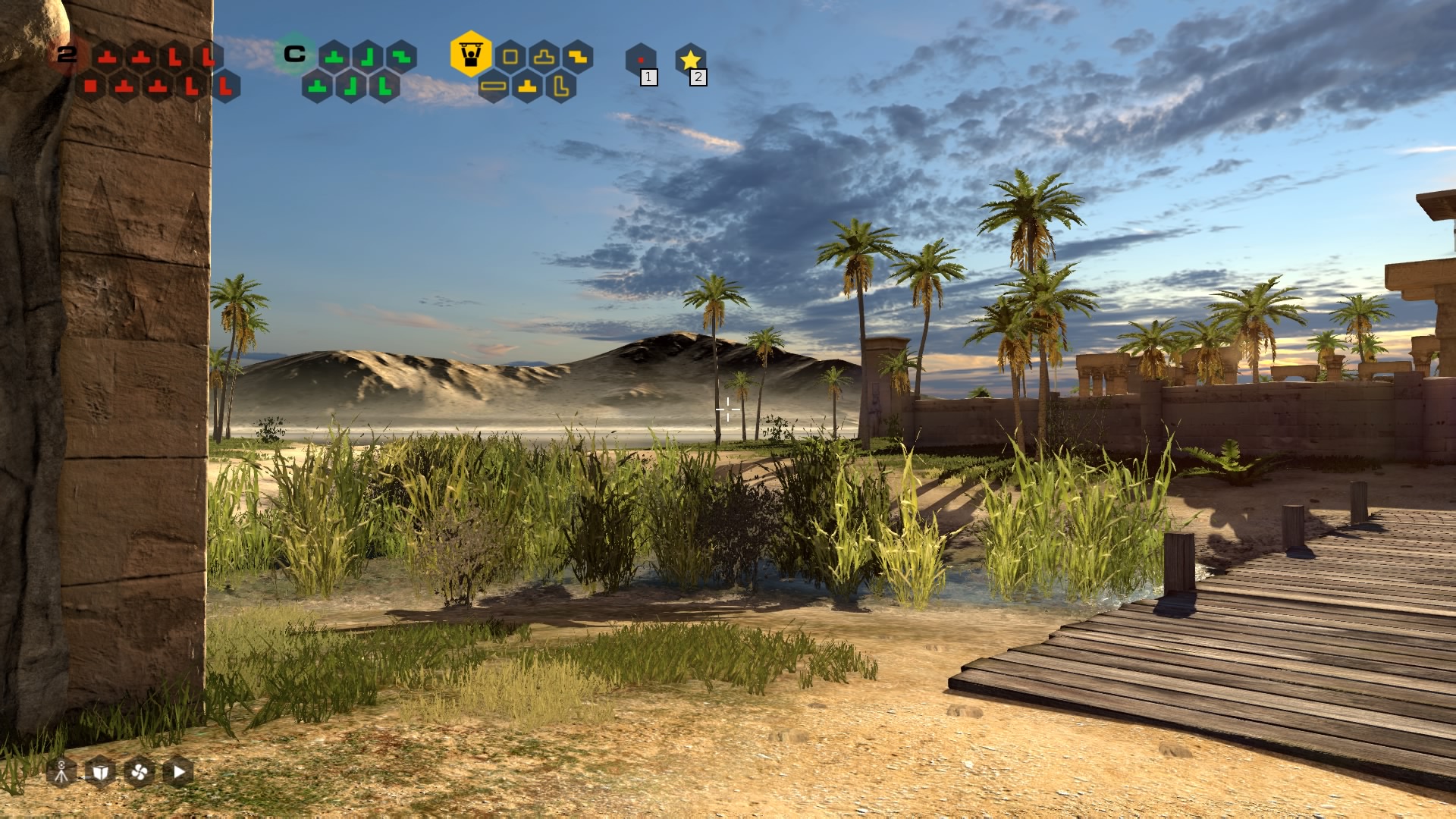Activate the fan icon

(139, 772)
